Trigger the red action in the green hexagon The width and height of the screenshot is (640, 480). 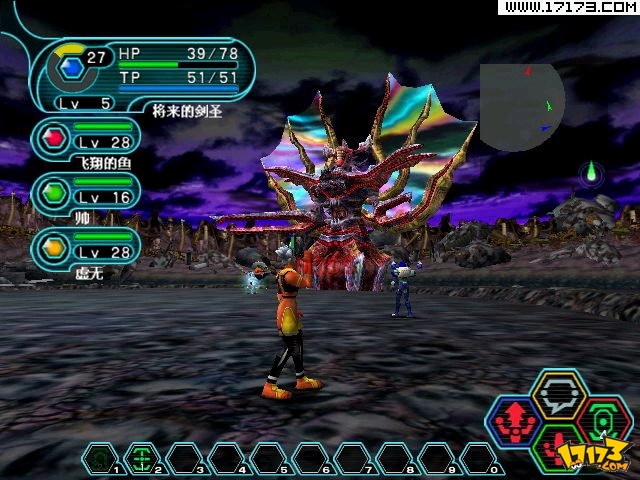click(558, 449)
